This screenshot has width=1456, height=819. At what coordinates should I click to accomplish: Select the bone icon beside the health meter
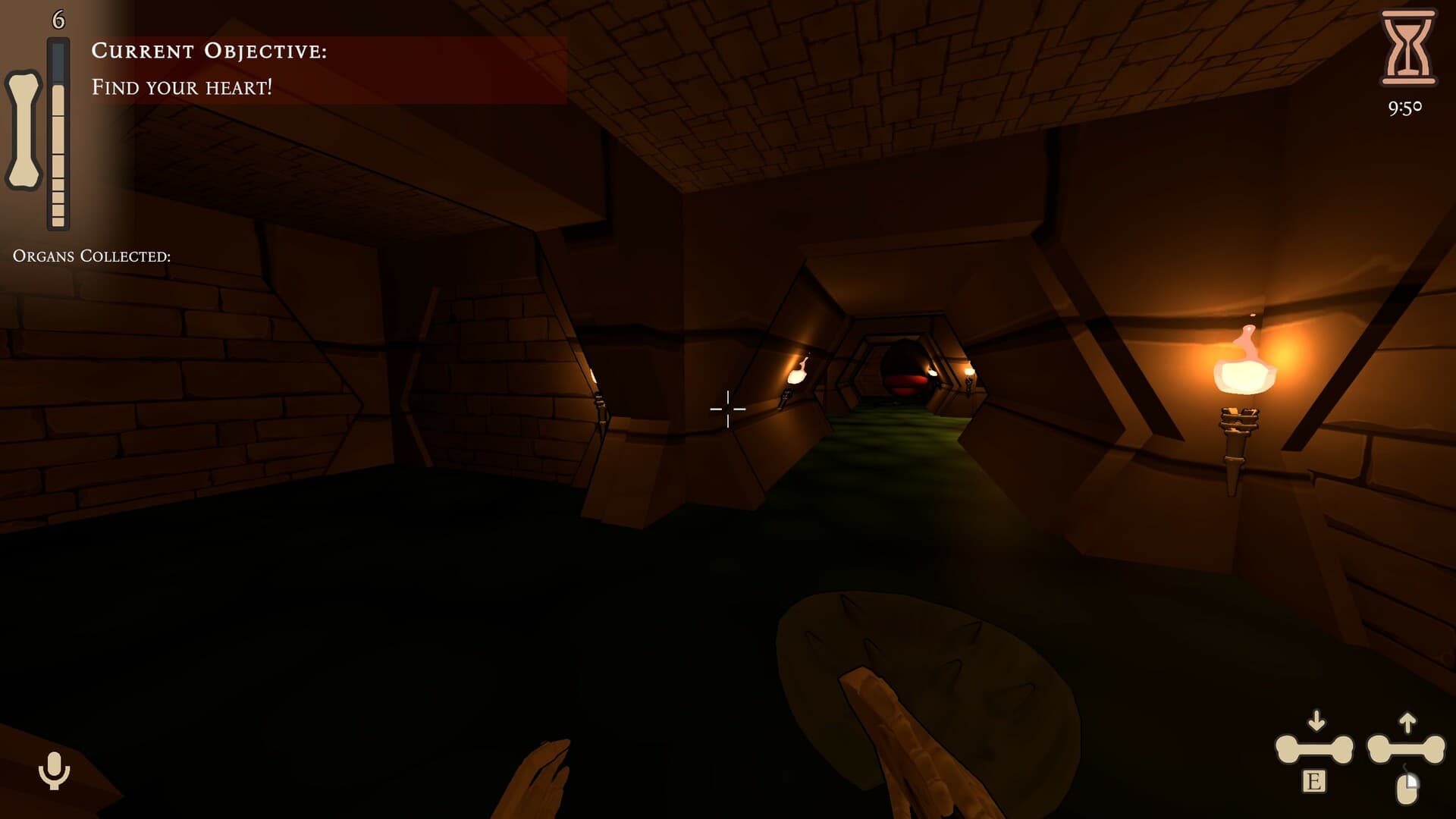(24, 125)
